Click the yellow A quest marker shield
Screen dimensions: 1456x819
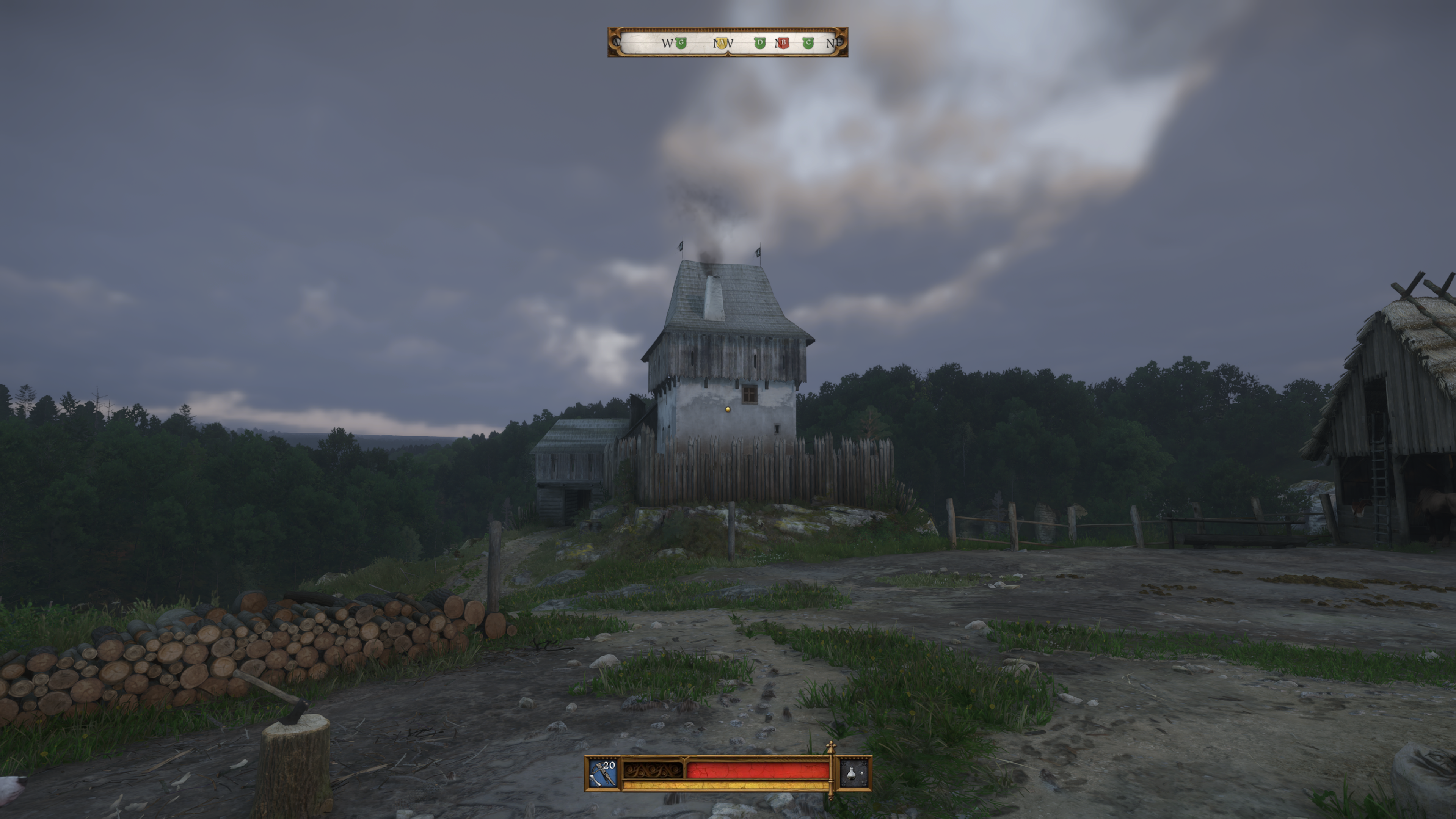tap(721, 43)
